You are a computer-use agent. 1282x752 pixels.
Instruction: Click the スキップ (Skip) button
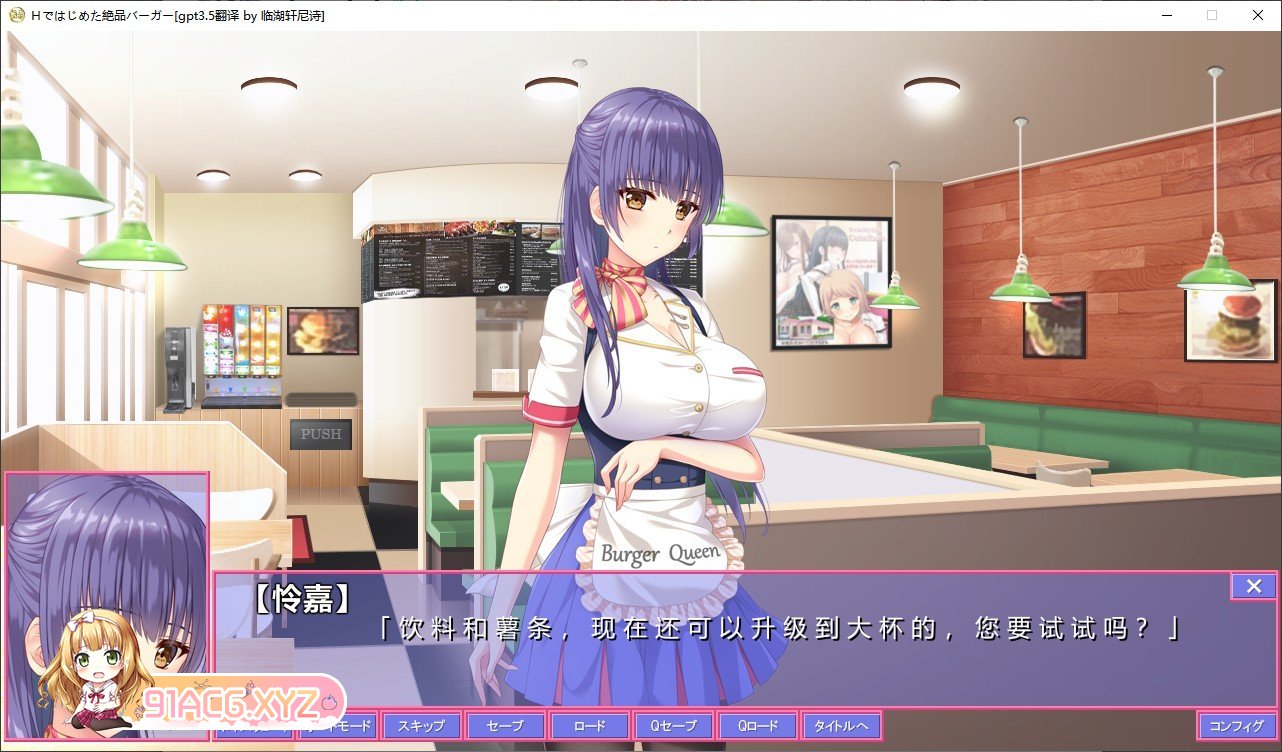point(421,726)
